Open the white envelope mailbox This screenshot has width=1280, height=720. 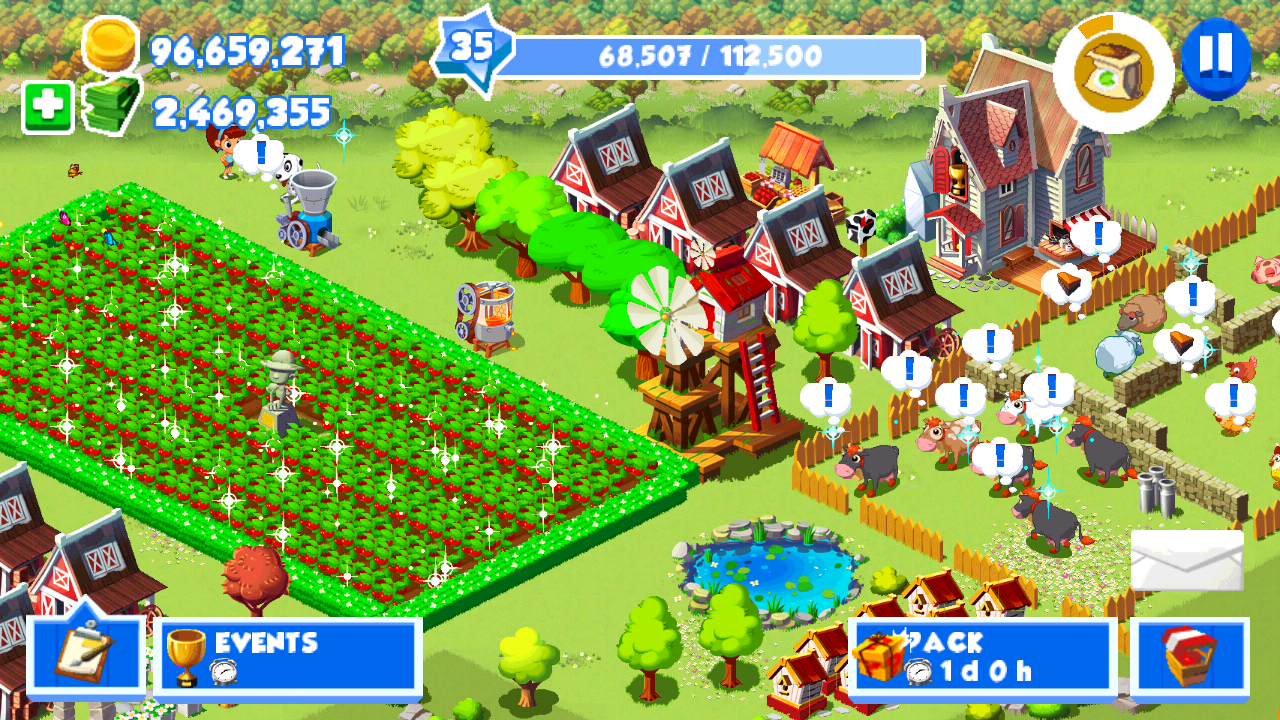point(1187,560)
